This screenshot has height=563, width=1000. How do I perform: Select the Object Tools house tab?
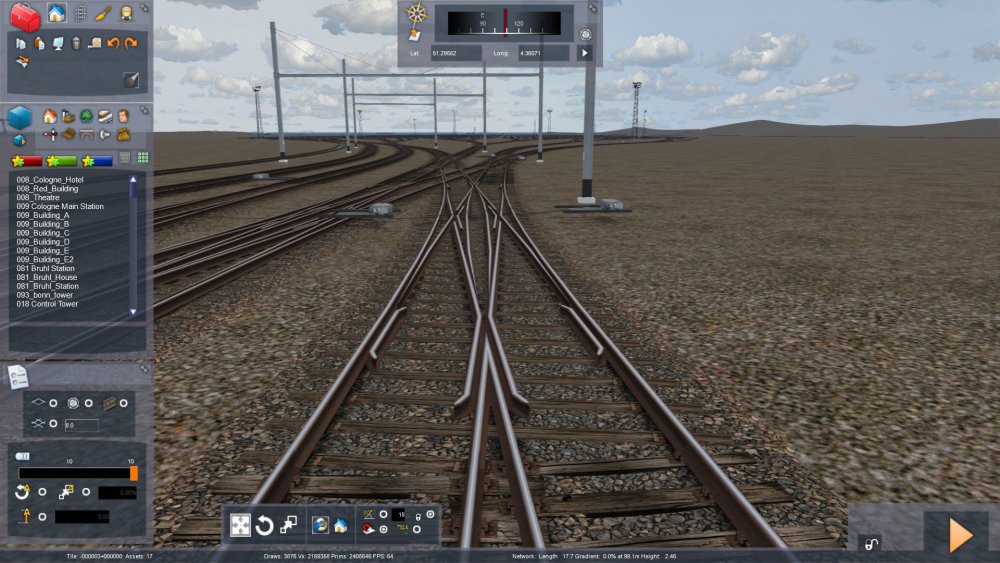pos(56,13)
